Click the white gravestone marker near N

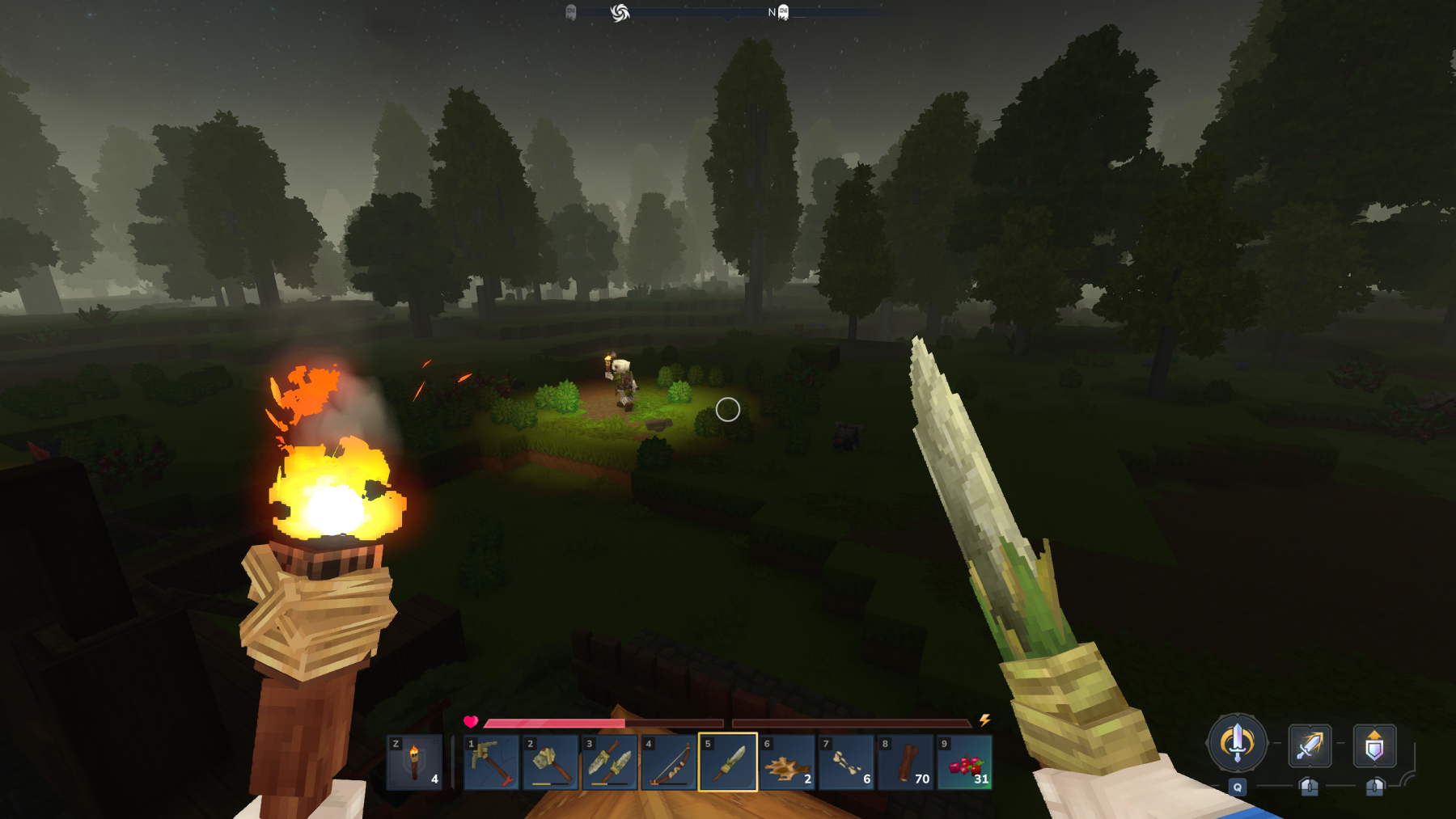click(783, 12)
